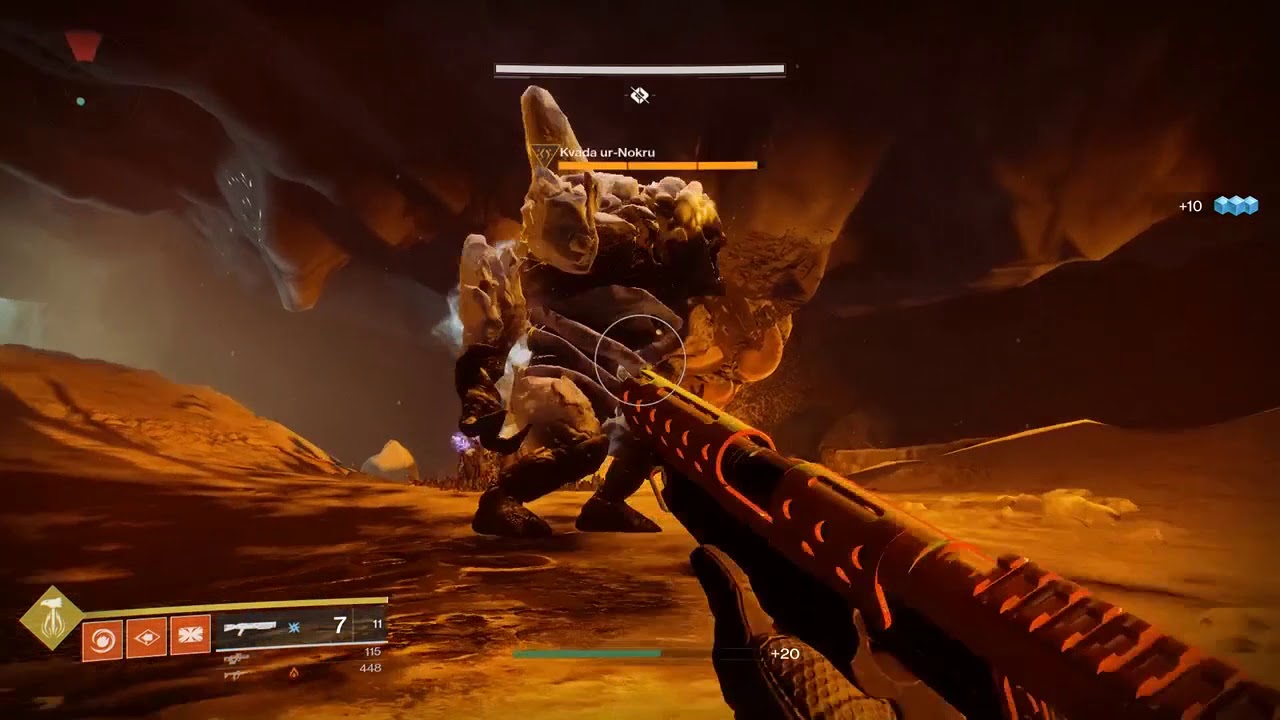Activate the barricade class ability icon
This screenshot has height=720, width=1280.
coord(190,636)
